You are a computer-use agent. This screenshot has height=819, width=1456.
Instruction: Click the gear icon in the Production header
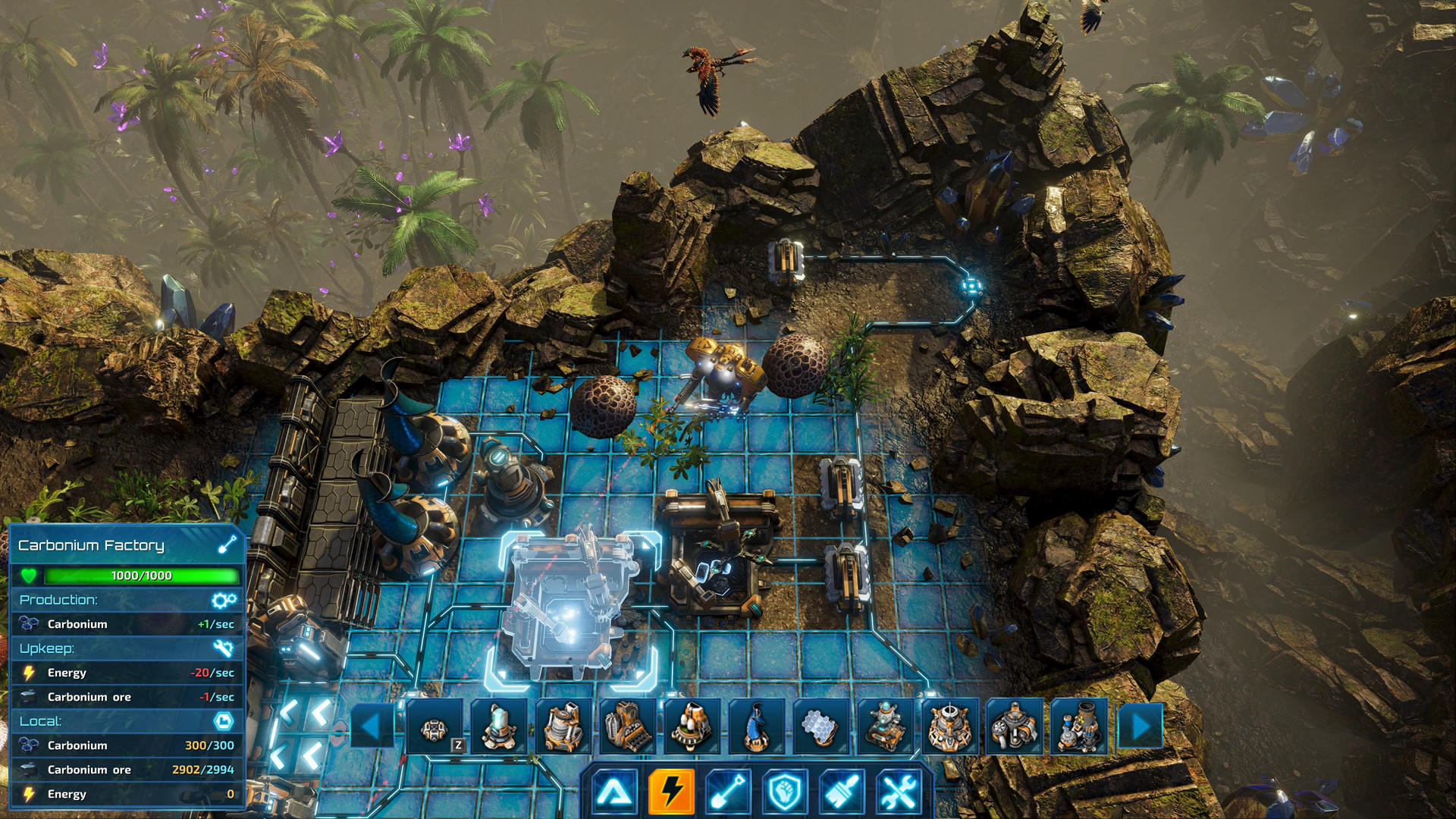pyautogui.click(x=222, y=600)
